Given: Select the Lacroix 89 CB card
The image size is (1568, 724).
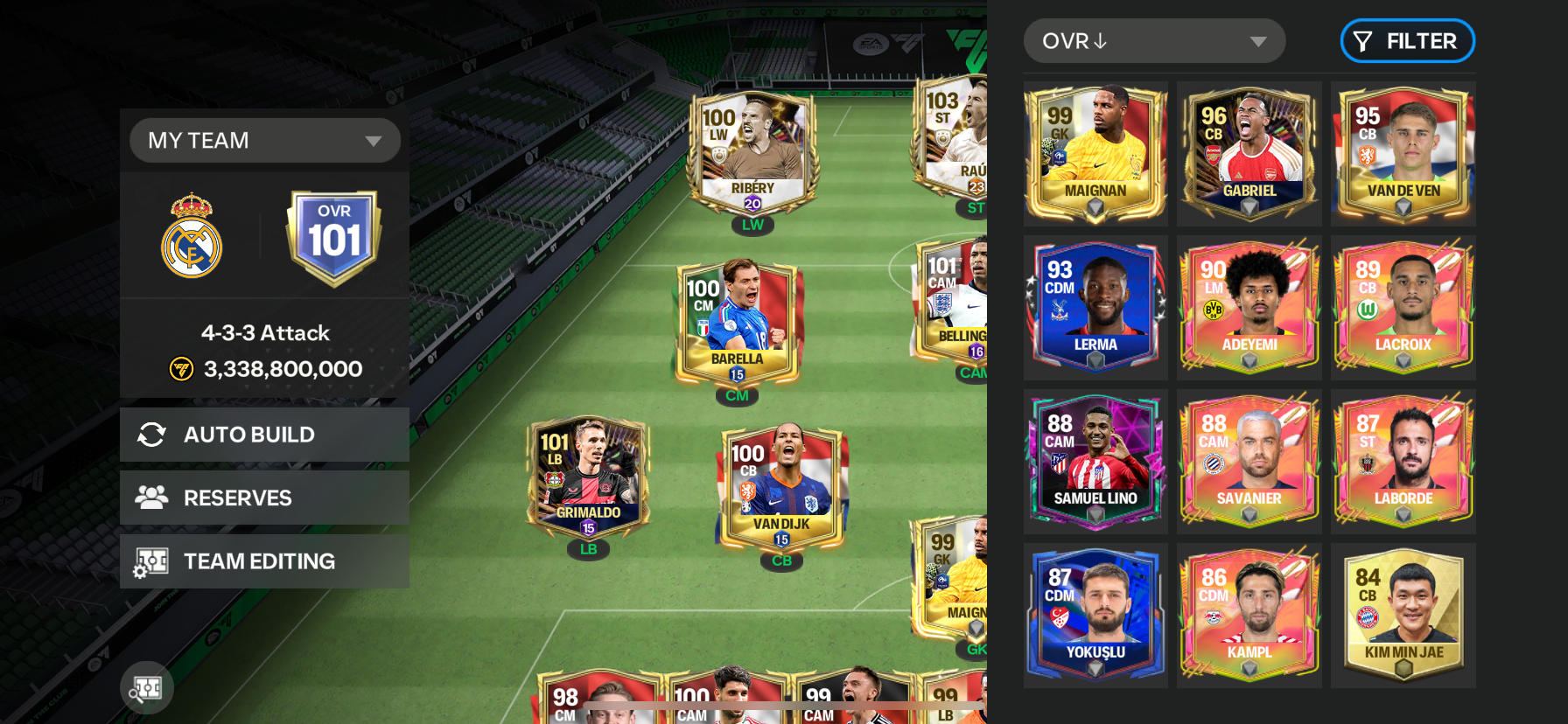Looking at the screenshot, I should pos(1403,308).
